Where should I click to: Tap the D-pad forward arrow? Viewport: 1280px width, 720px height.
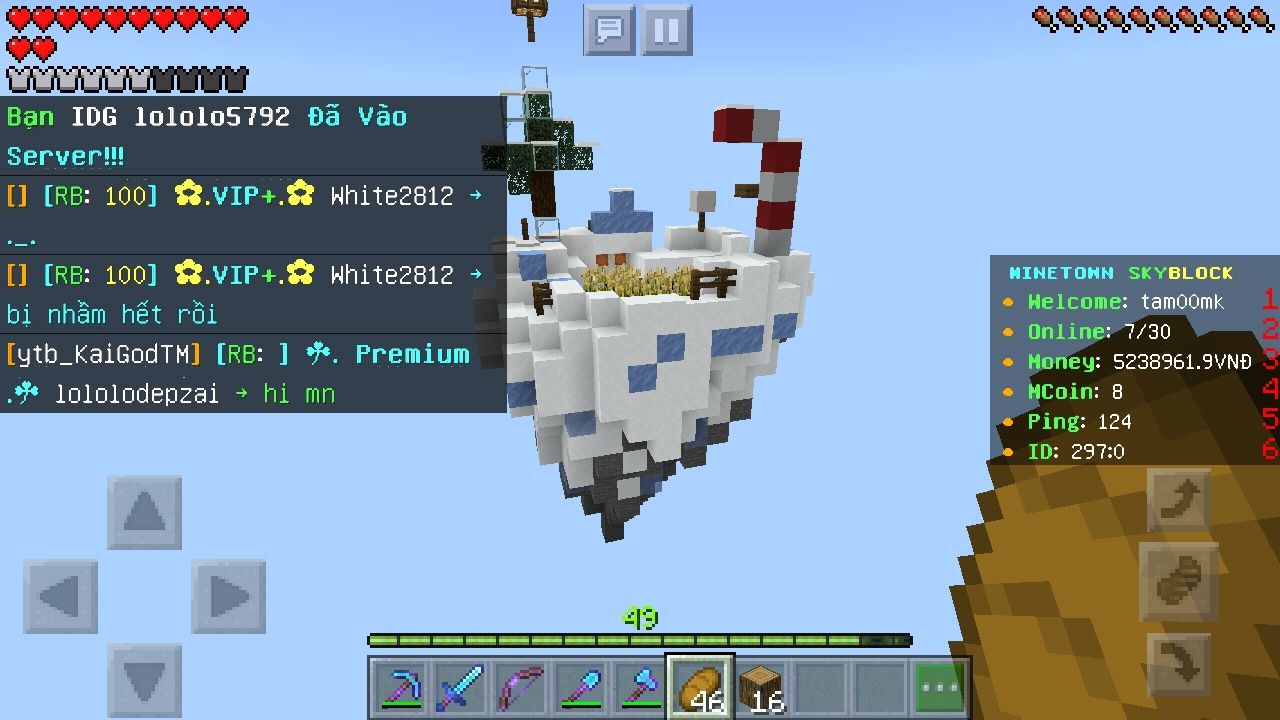[145, 513]
